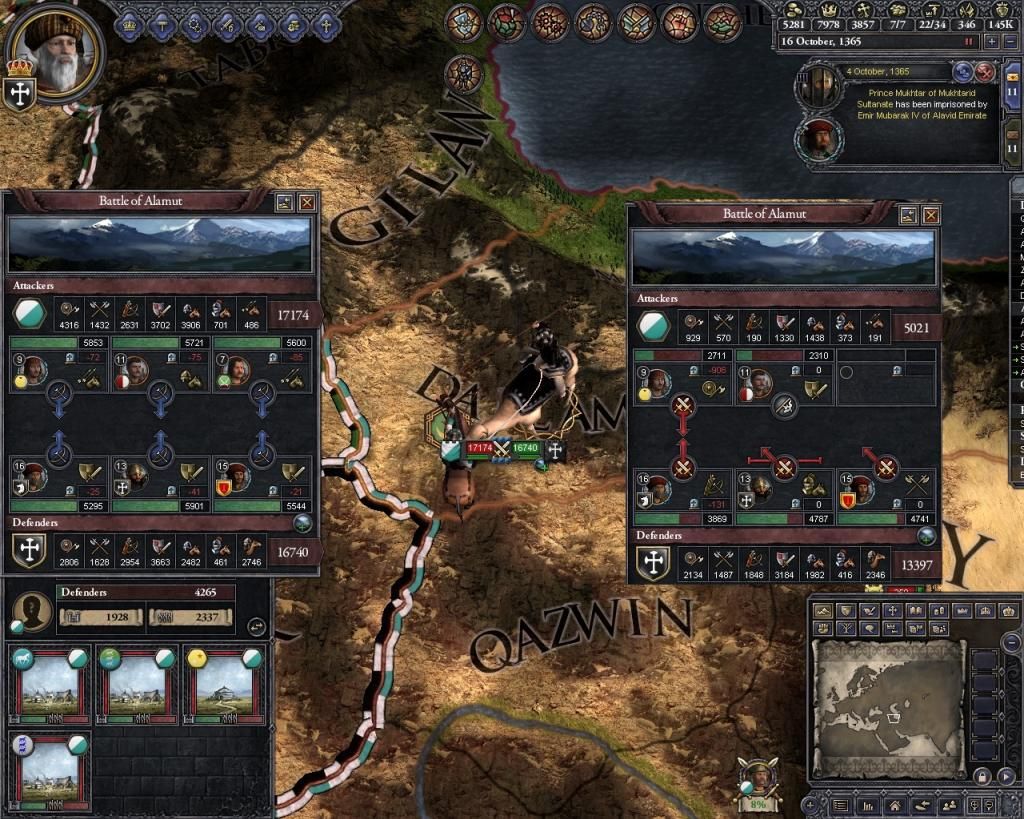Close the right Battle of Alamut window

[932, 215]
